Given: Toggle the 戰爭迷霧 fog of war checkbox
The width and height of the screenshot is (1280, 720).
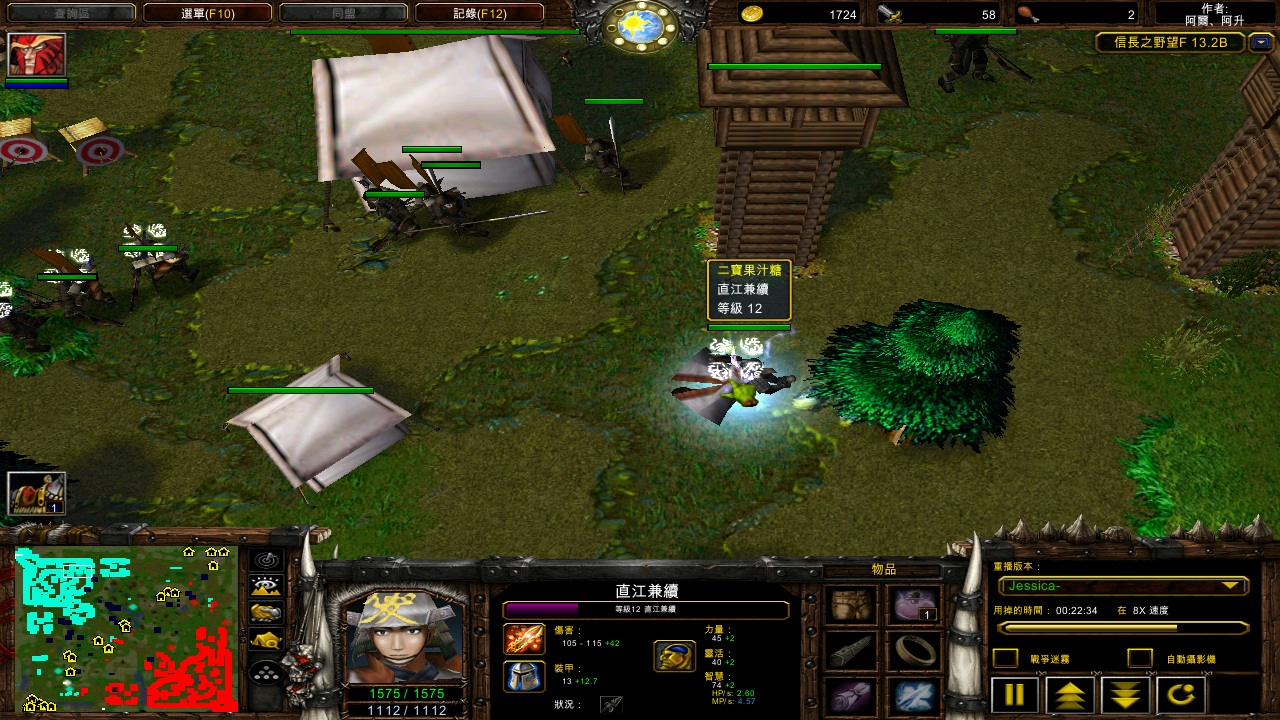Looking at the screenshot, I should coord(1005,658).
